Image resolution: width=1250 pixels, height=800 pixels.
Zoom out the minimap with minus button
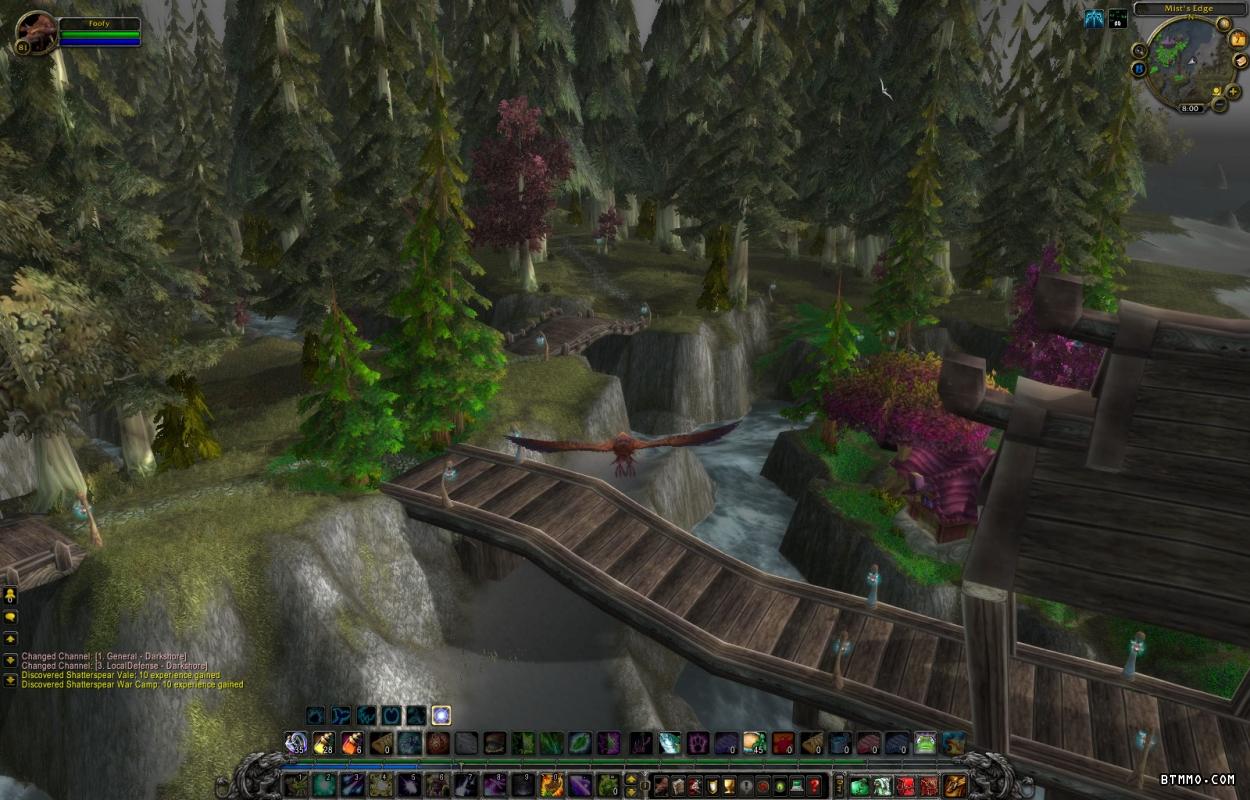tap(1220, 104)
